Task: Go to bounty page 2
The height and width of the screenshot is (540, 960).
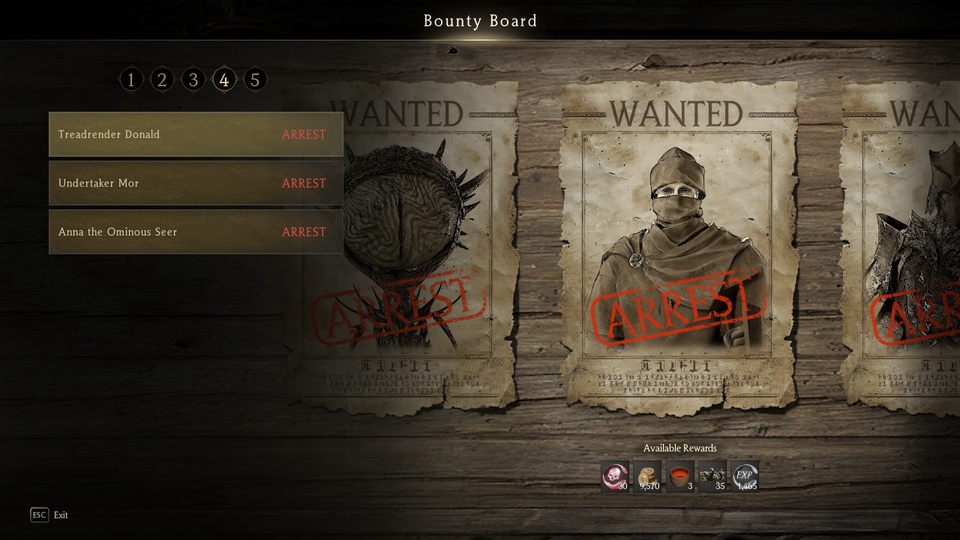Action: [x=162, y=80]
